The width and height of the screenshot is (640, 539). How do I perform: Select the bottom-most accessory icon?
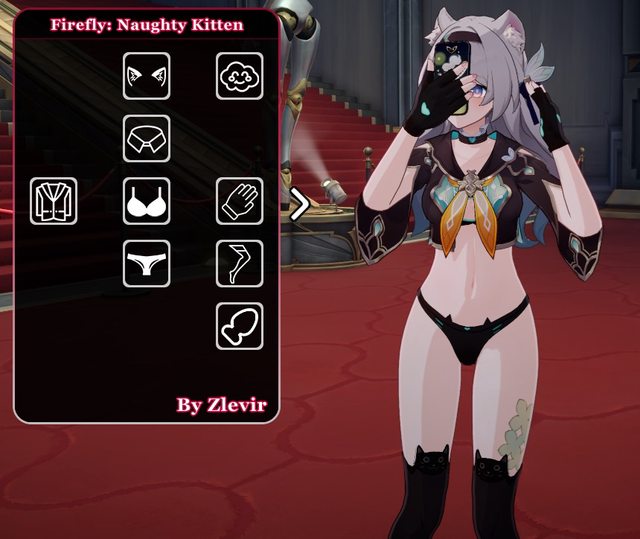pos(240,326)
